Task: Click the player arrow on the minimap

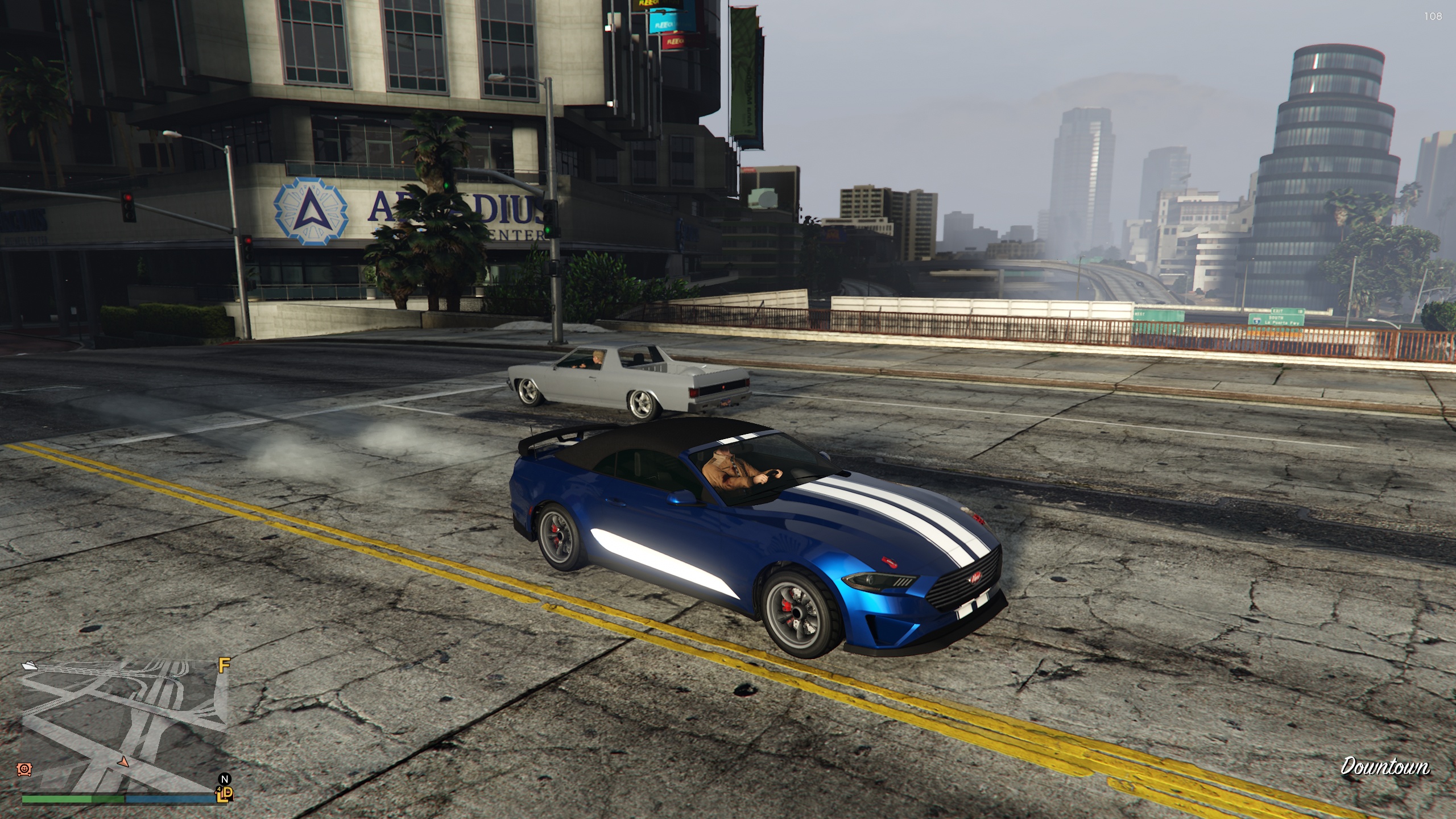Action: tap(122, 761)
